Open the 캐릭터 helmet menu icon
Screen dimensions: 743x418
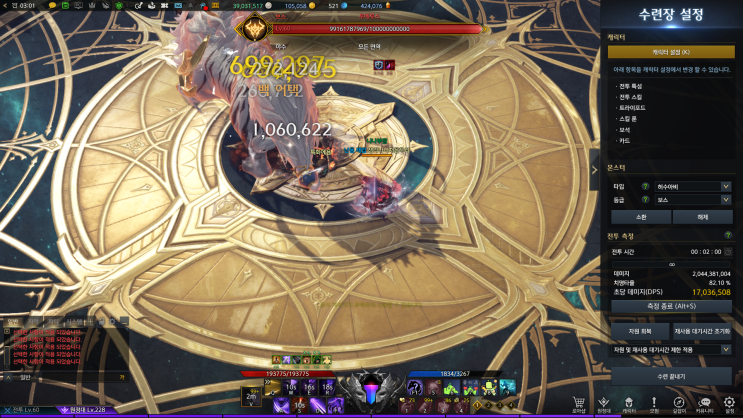[629, 402]
